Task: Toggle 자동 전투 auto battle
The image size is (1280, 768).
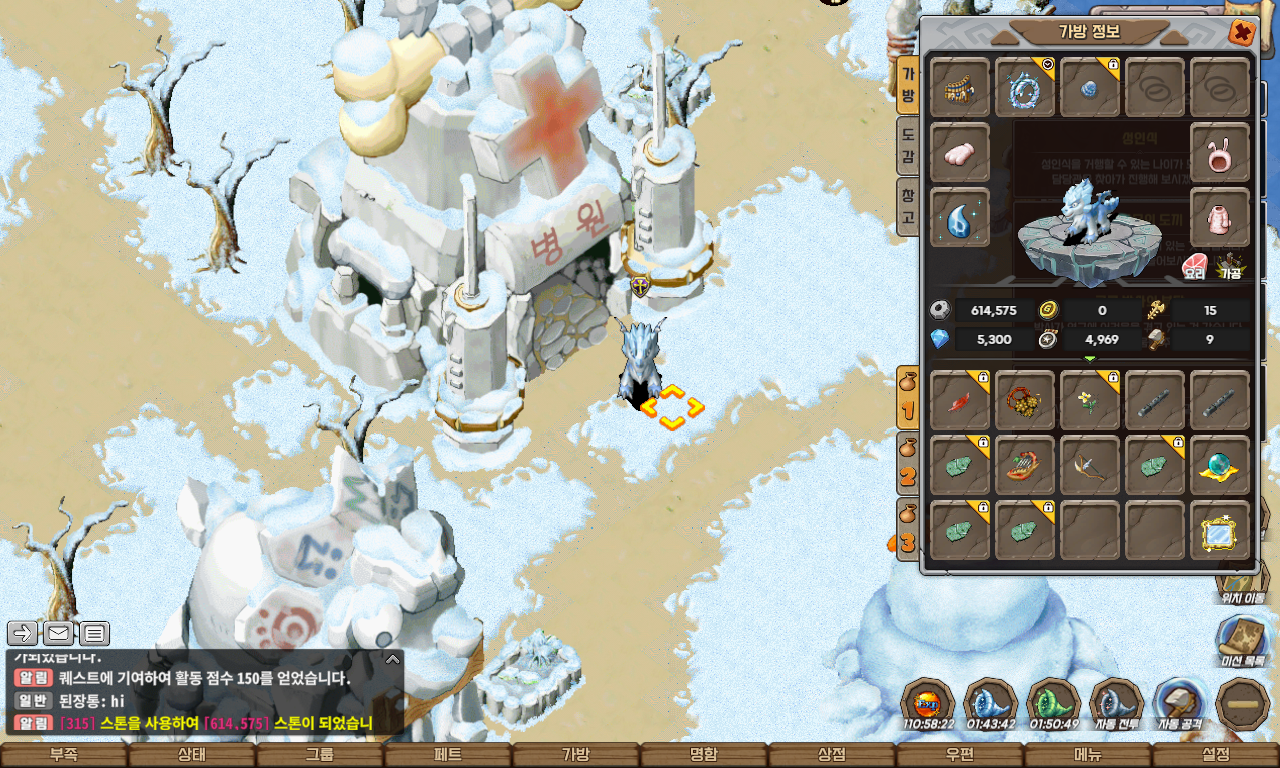Action: point(1116,704)
